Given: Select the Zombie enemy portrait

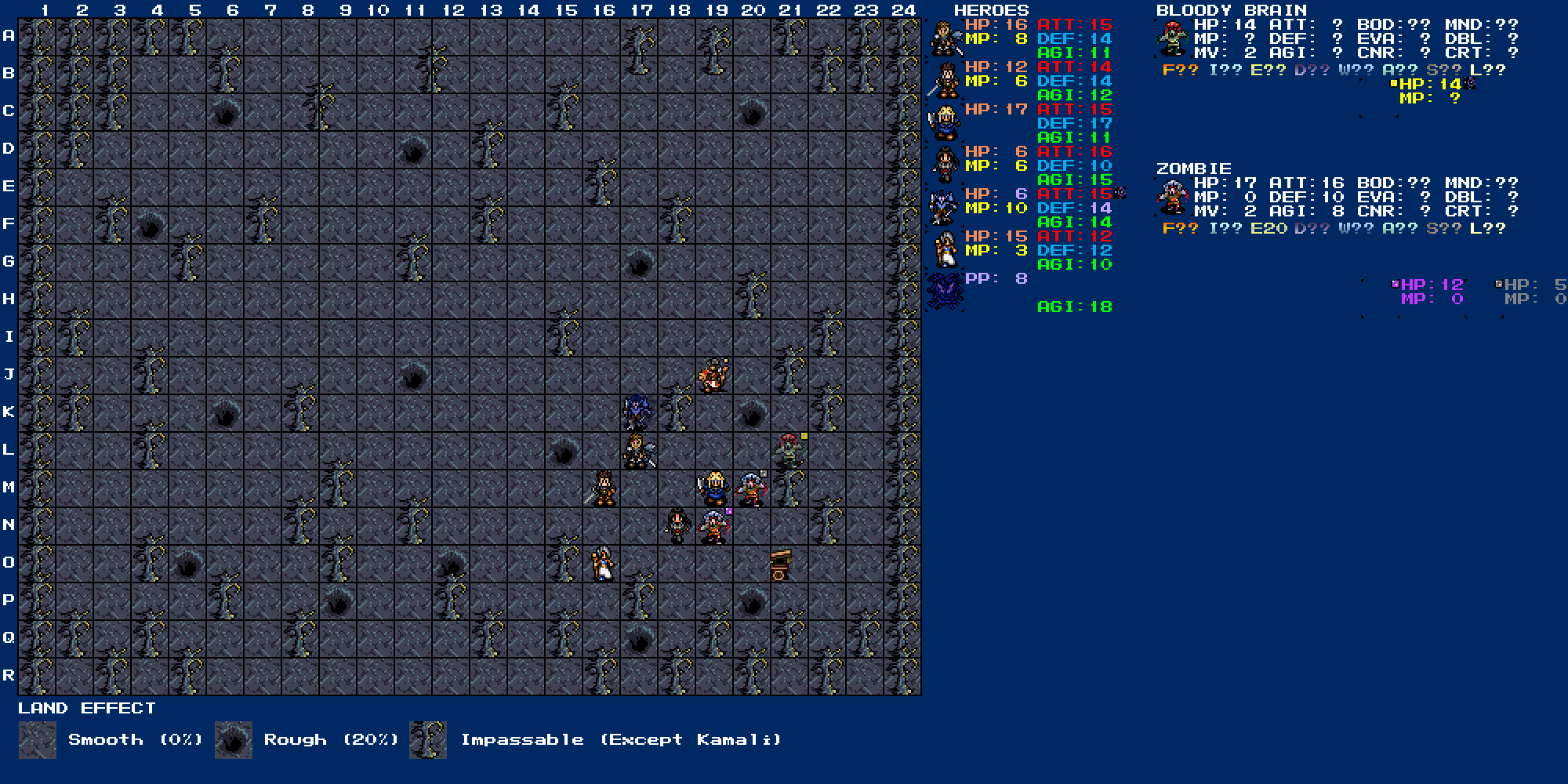Looking at the screenshot, I should click(1172, 198).
